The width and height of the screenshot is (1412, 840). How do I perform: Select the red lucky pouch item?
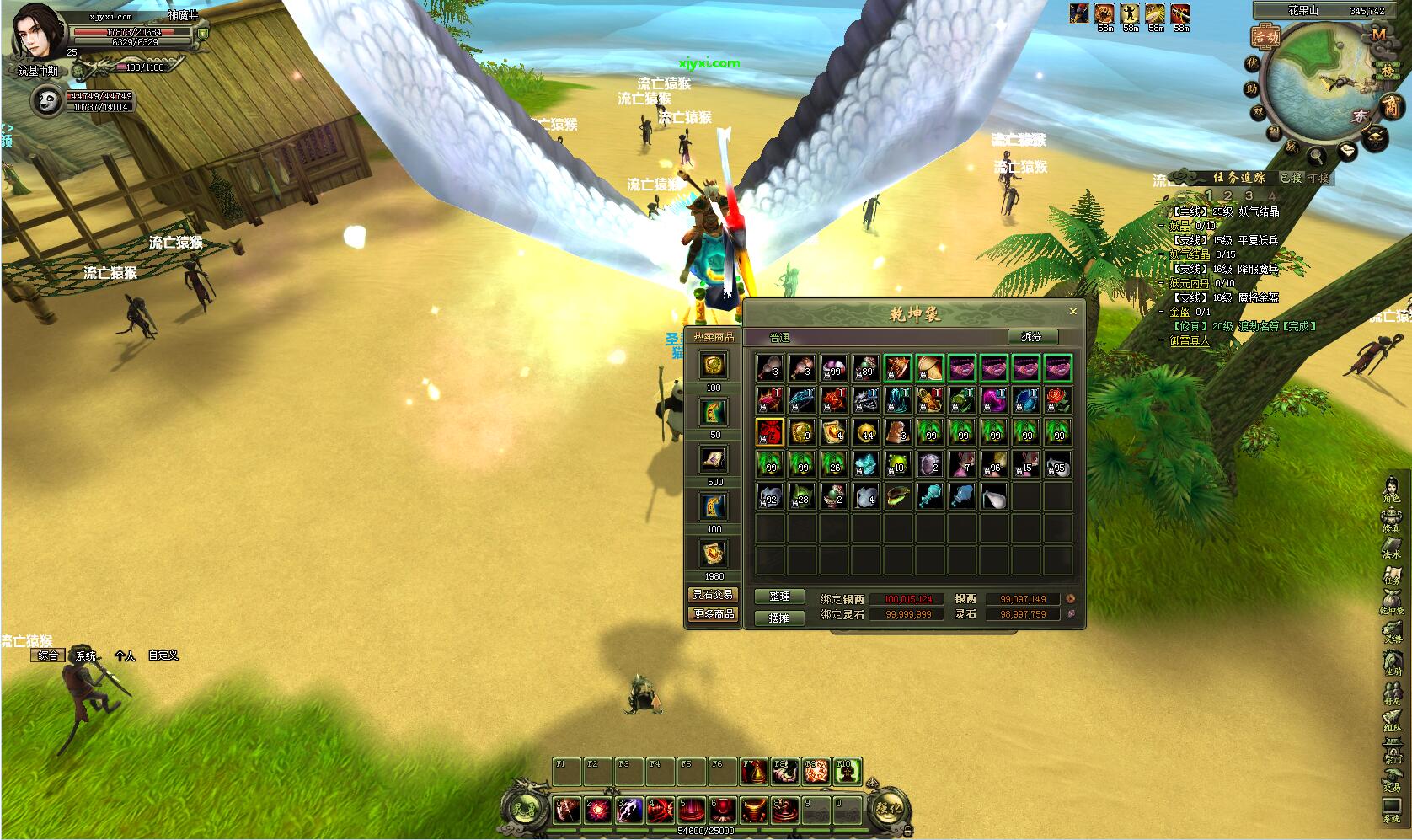tap(770, 432)
